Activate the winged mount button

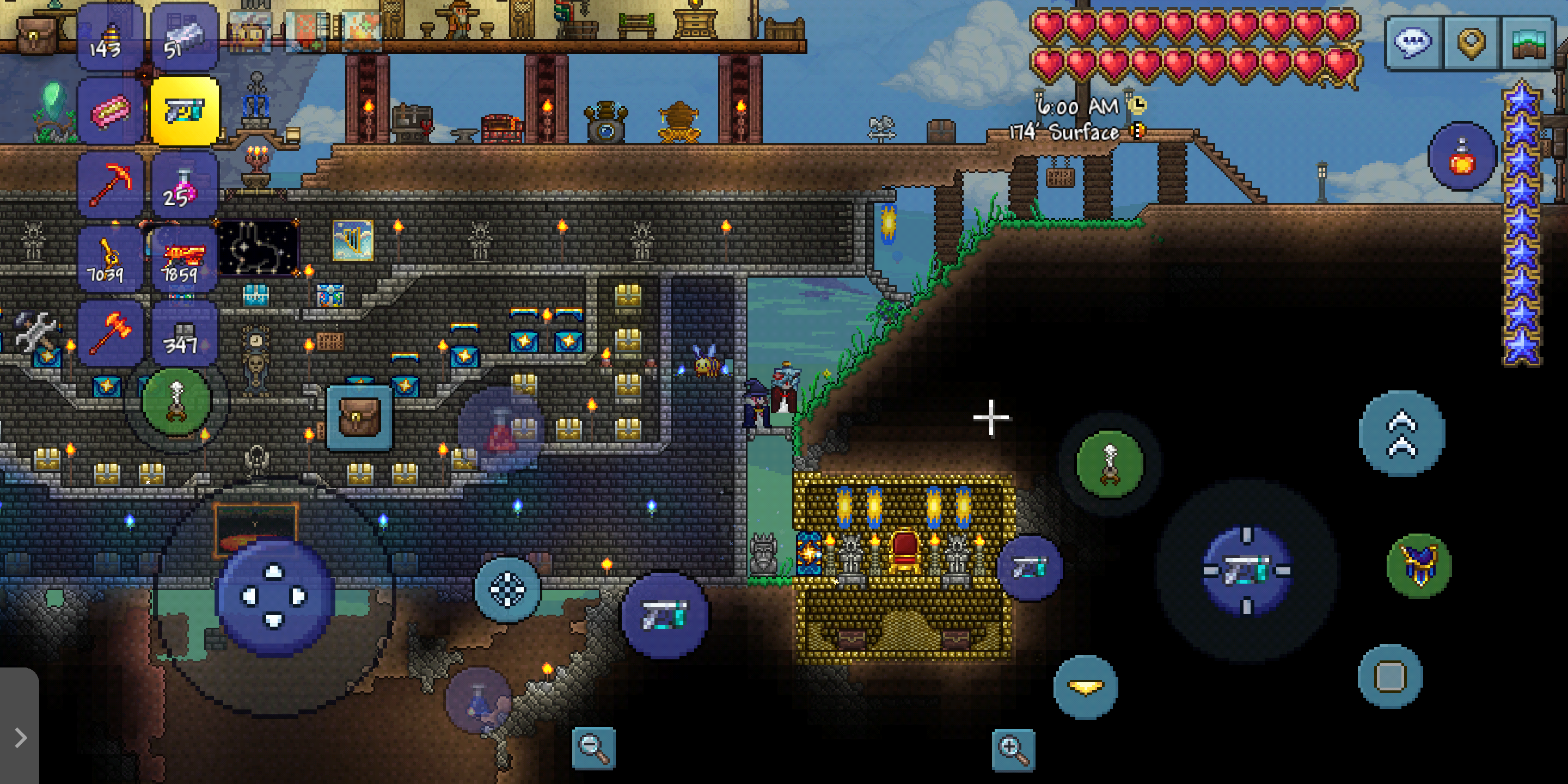pyautogui.click(x=1419, y=566)
